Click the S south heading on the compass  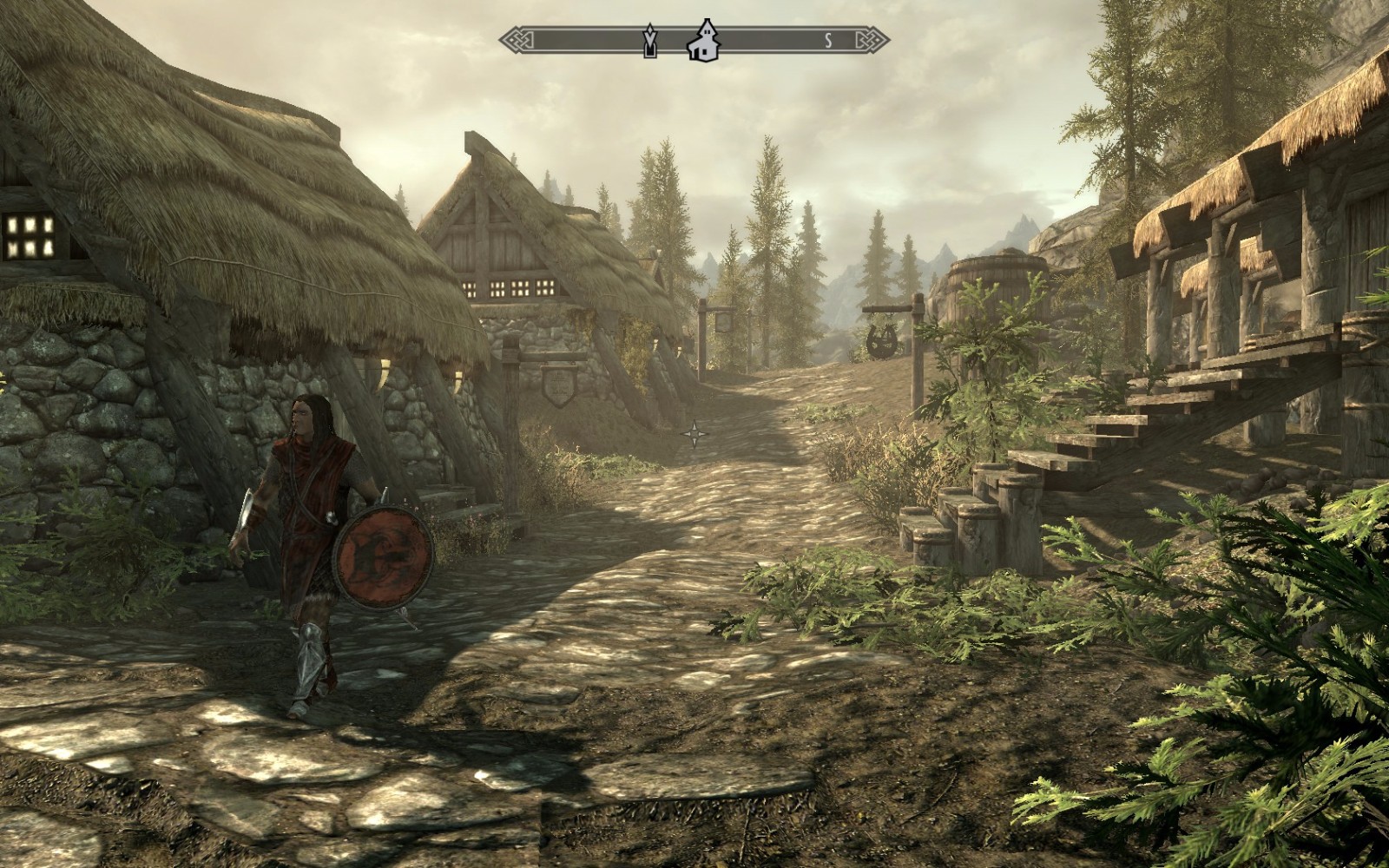tap(828, 40)
